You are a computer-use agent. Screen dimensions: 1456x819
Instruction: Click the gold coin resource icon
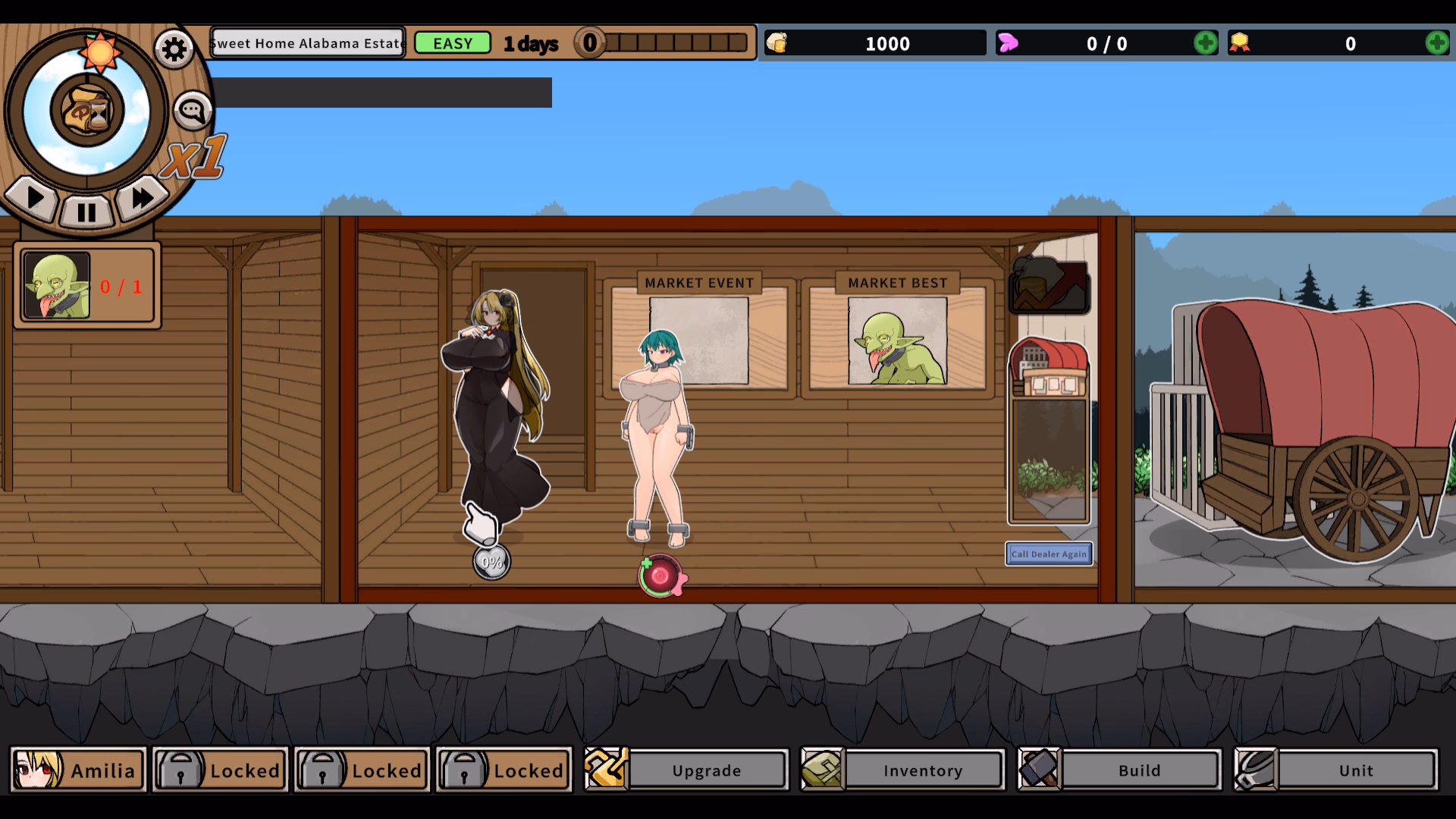[x=778, y=42]
